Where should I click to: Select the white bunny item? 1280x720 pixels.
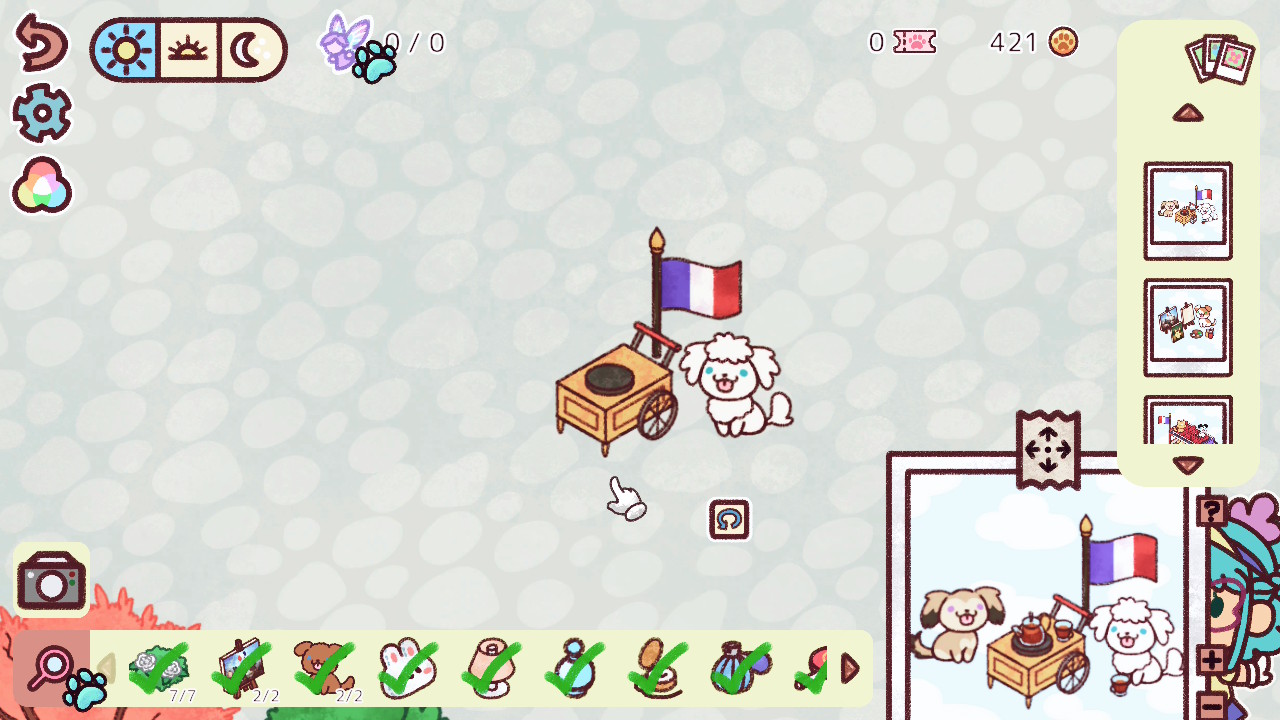408,666
